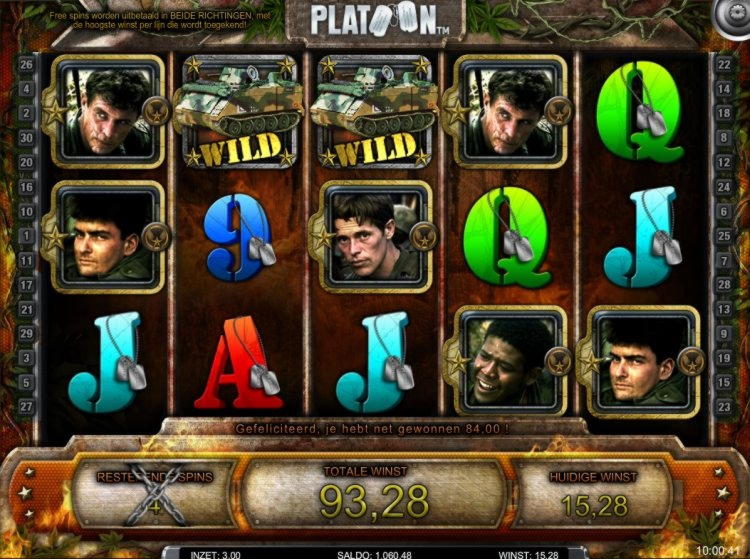
Task: Choose payline marker number 16
Action: tap(26, 187)
